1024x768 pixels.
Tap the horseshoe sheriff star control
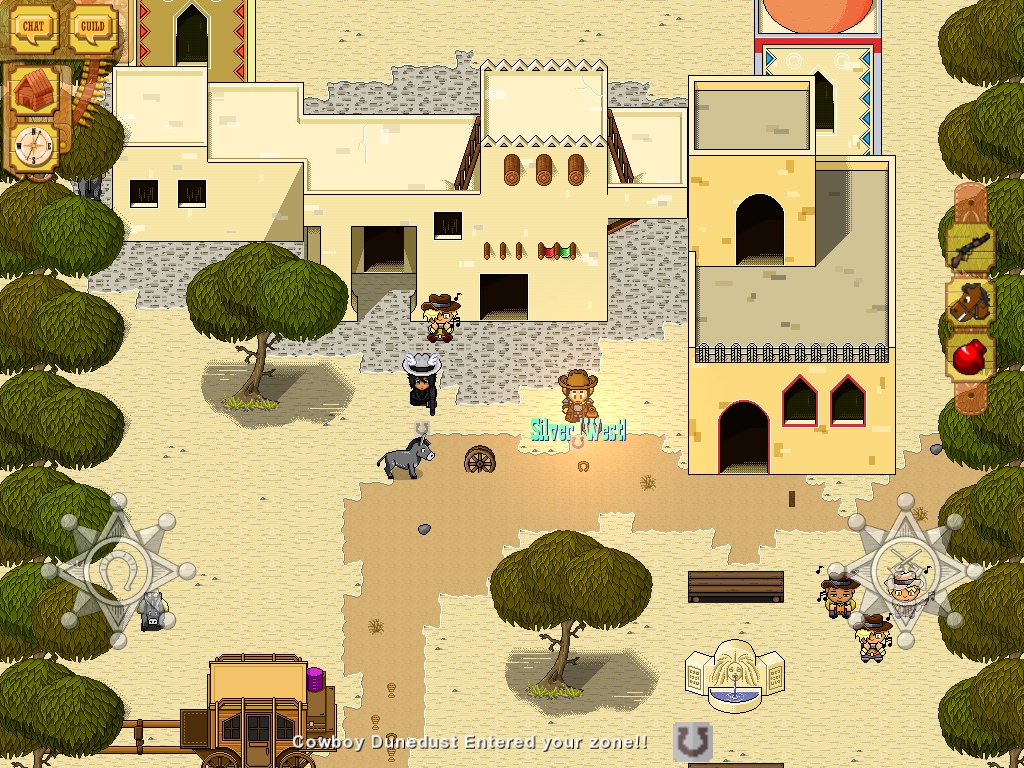(117, 570)
